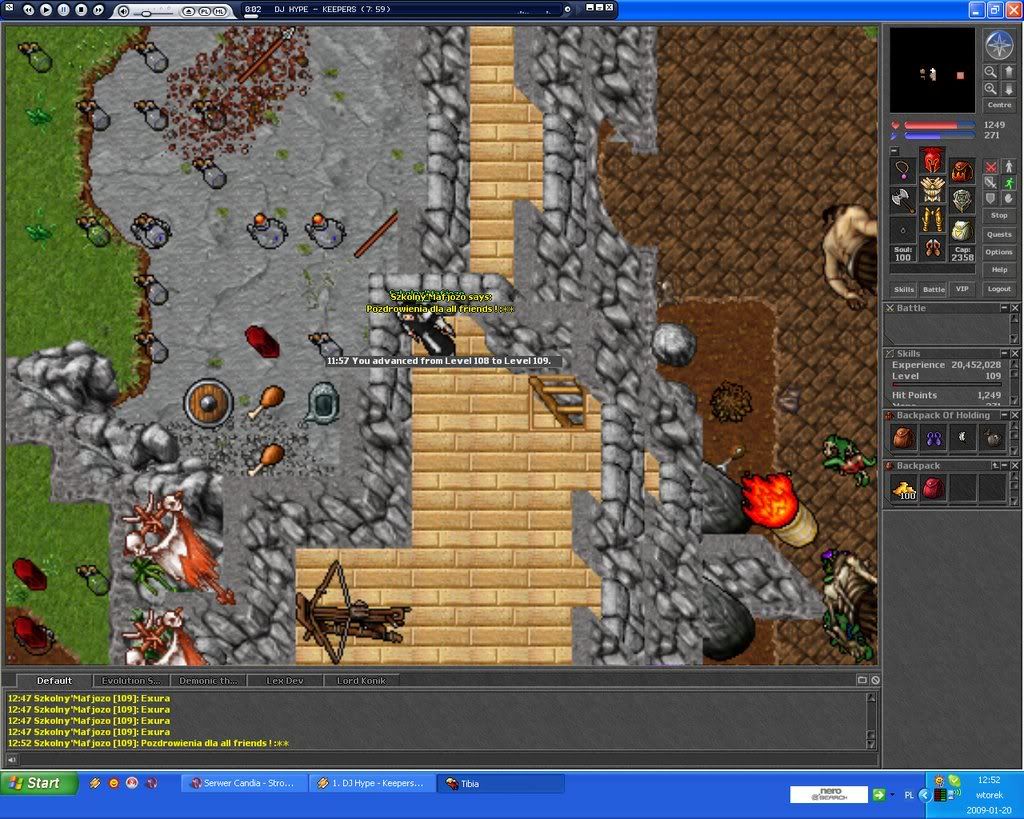Open the VIP list
Viewport: 1024px width, 819px height.
[962, 289]
